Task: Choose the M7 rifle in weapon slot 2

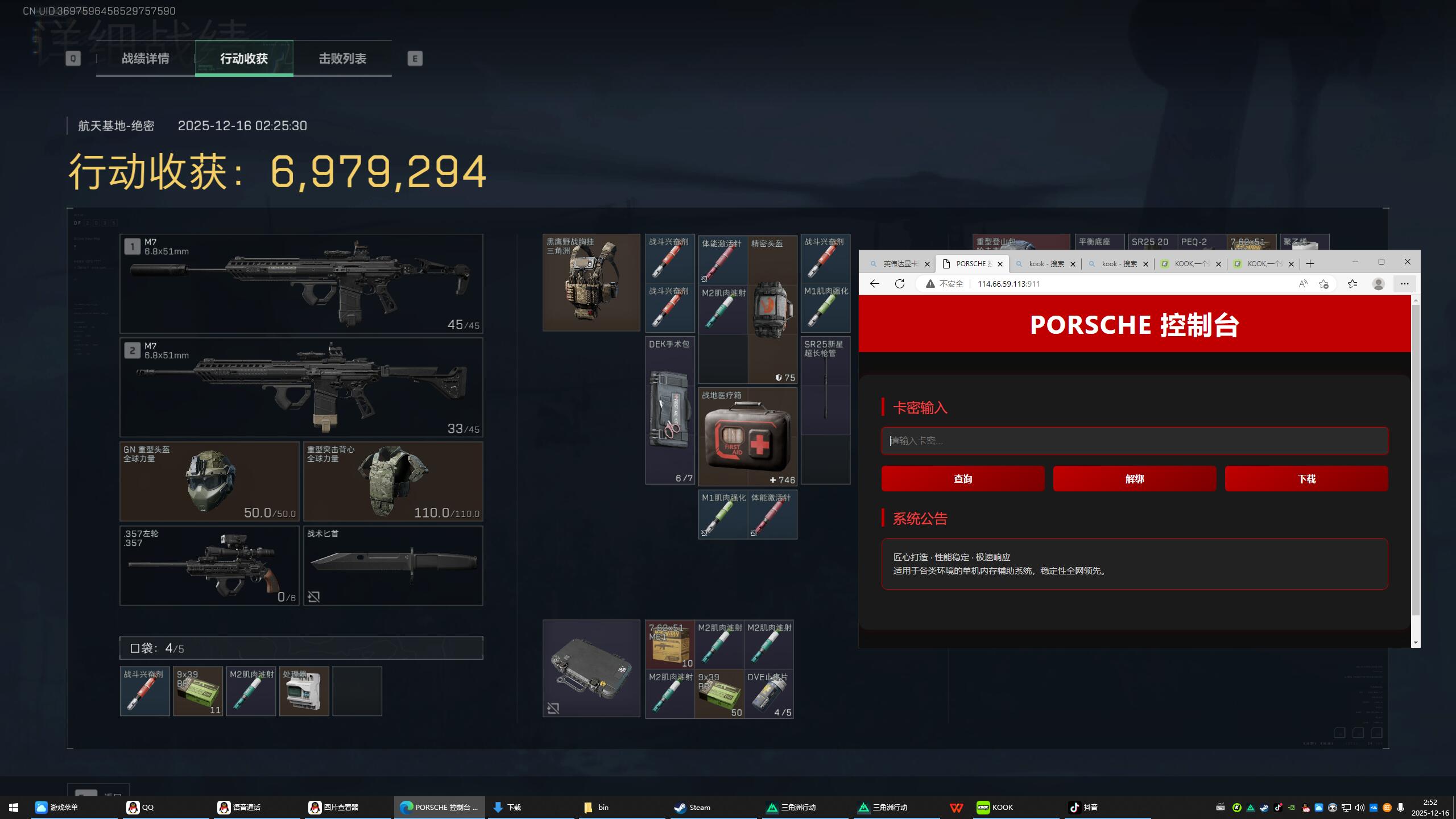Action: pos(301,387)
